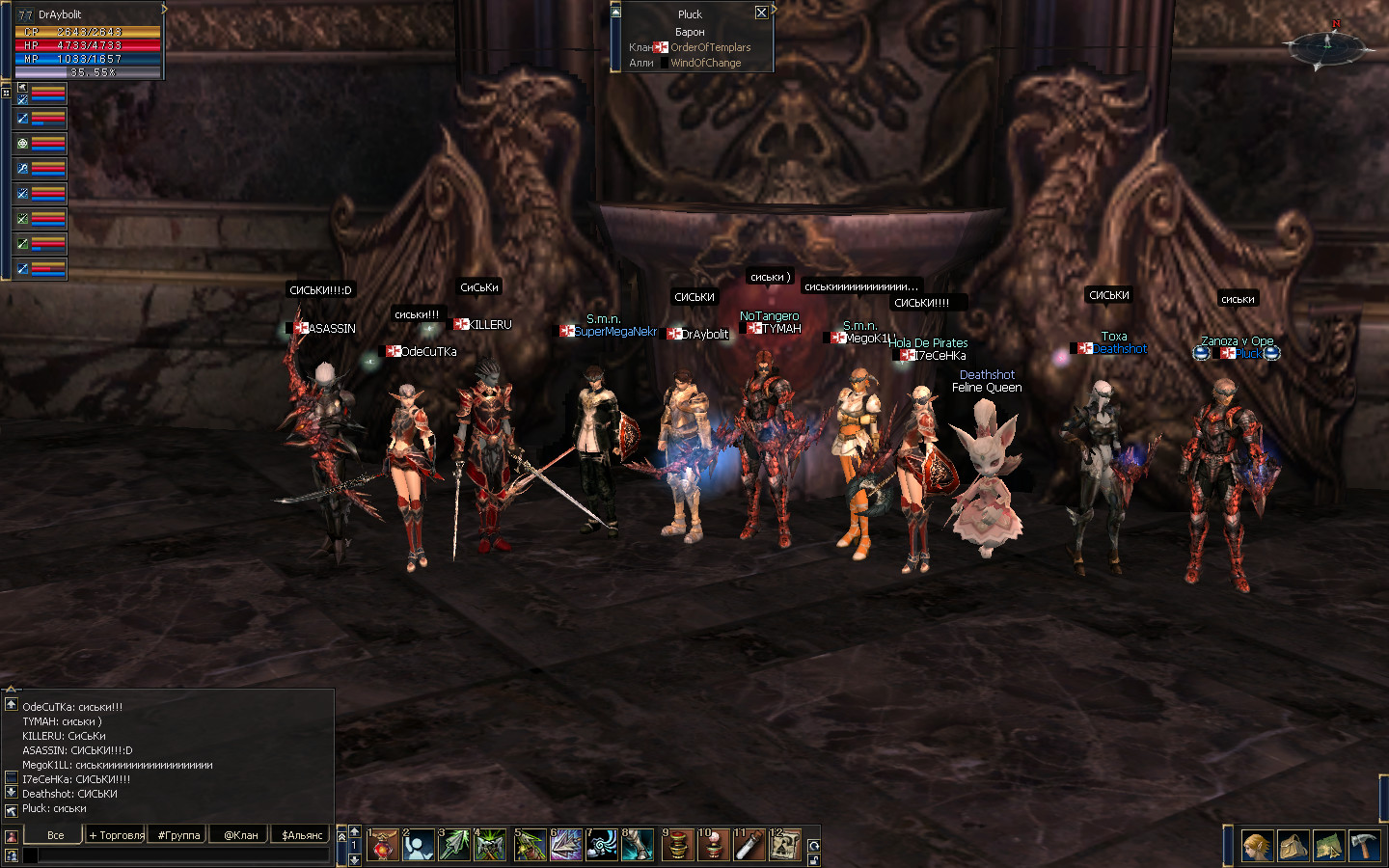The image size is (1389, 868).
Task: Activate the waving figure action in slot 2
Action: coord(418,846)
